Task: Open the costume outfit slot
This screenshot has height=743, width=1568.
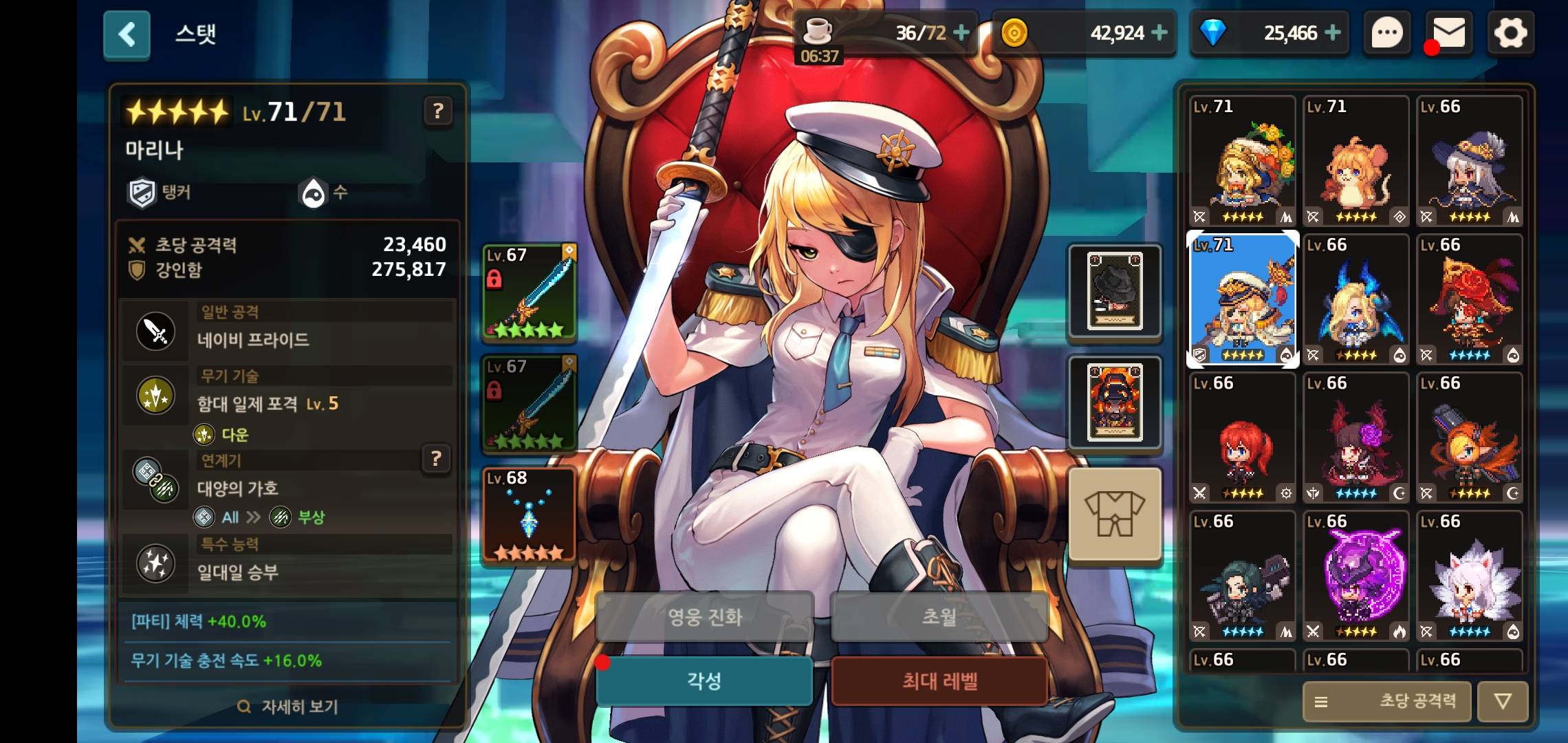Action: [1114, 513]
